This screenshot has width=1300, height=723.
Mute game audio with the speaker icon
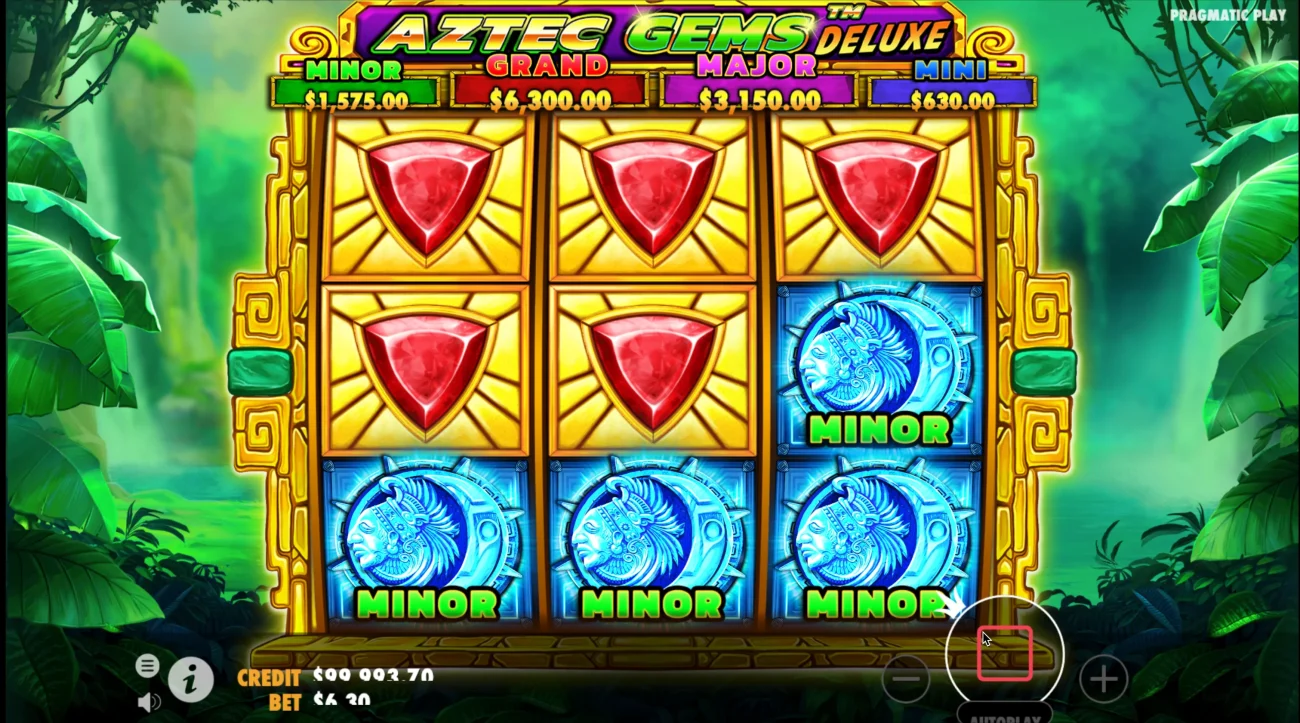150,701
